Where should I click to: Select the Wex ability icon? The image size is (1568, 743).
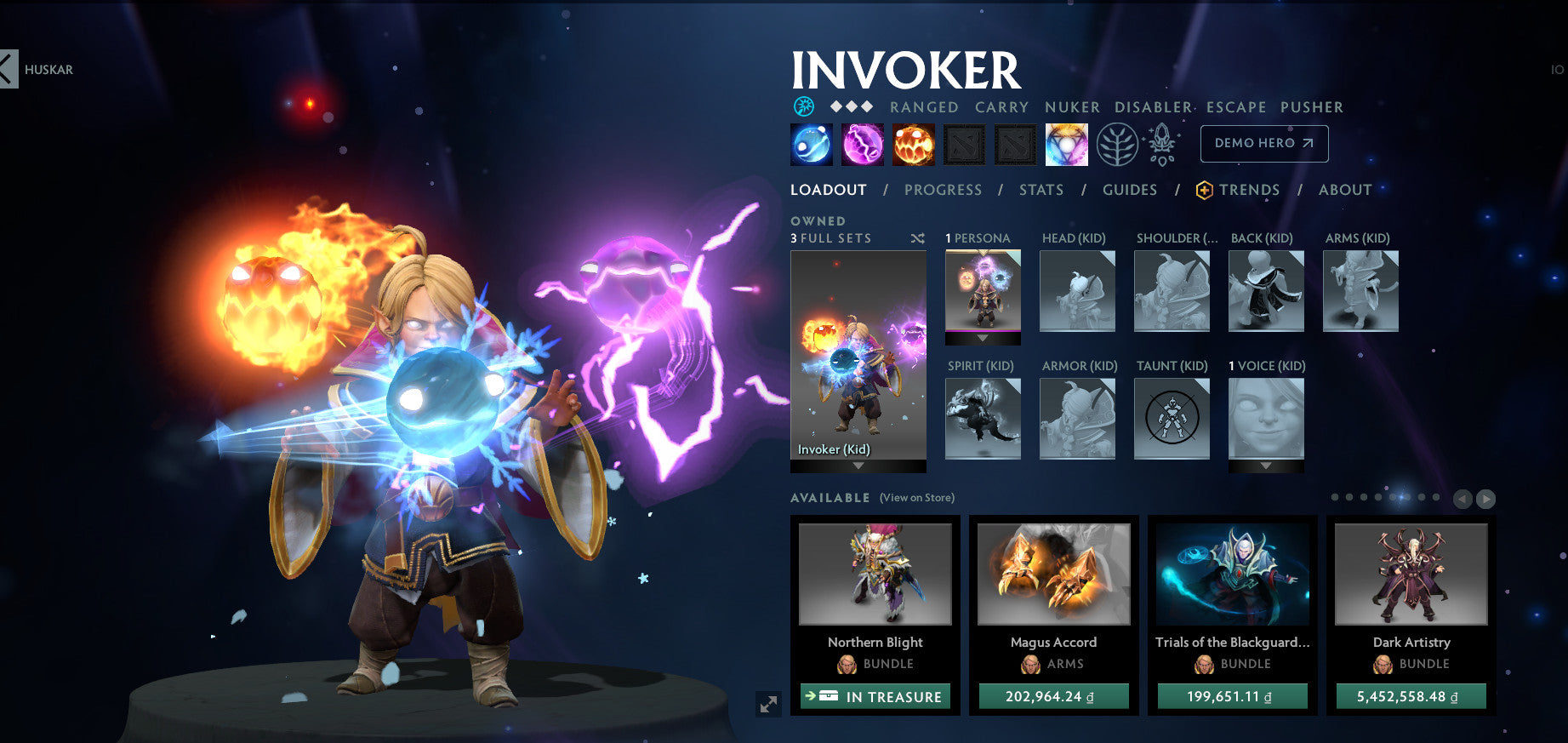[x=861, y=144]
